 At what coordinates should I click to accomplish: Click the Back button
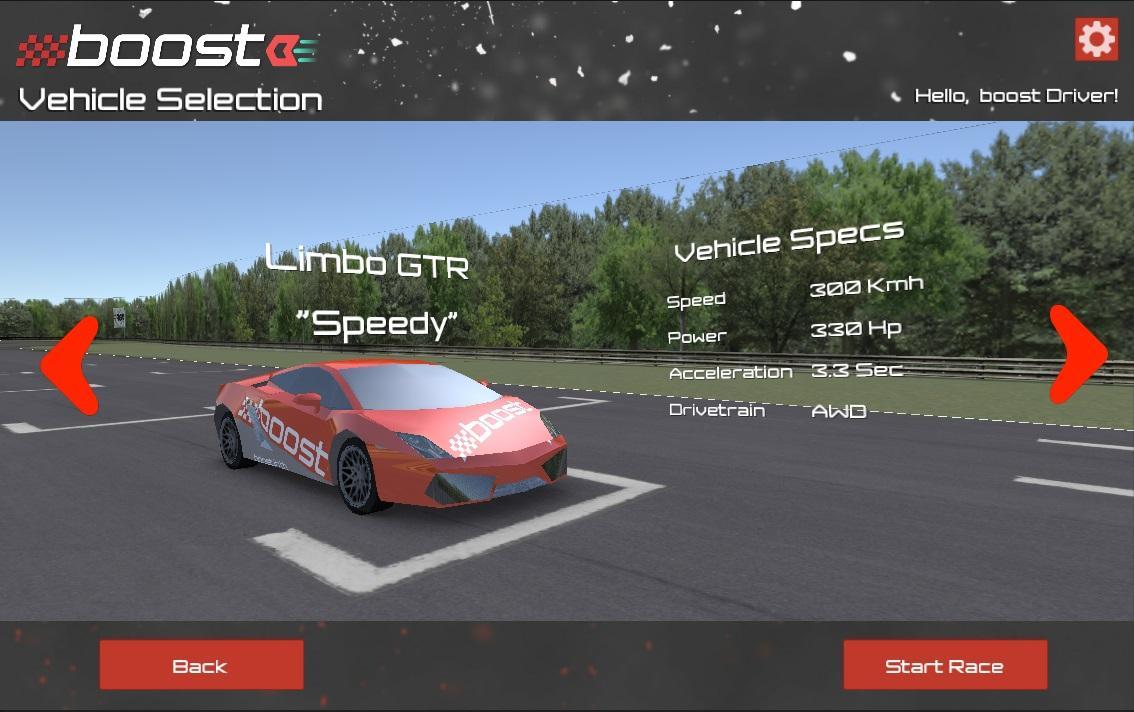pyautogui.click(x=201, y=665)
